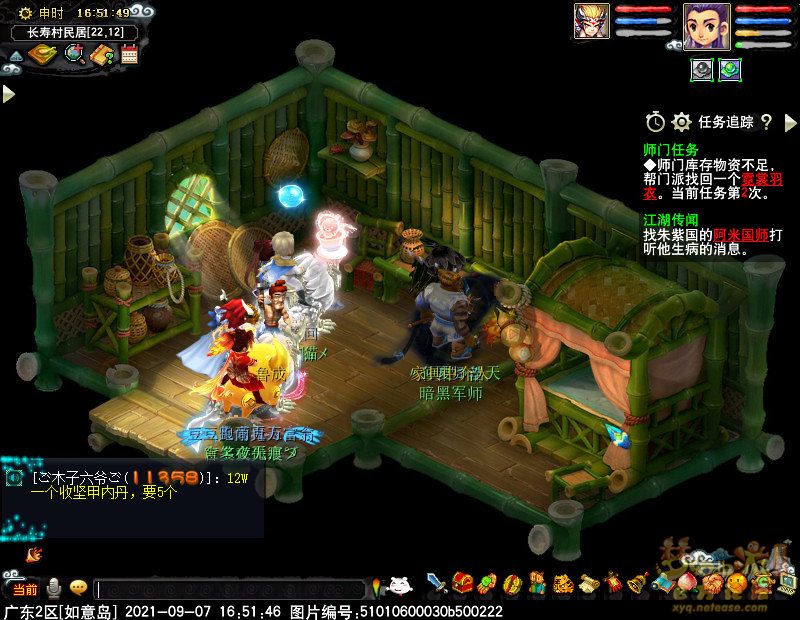Screen dimensions: 800x620
Task: Click the 江湖传闻 quest entry
Action: pos(671,219)
